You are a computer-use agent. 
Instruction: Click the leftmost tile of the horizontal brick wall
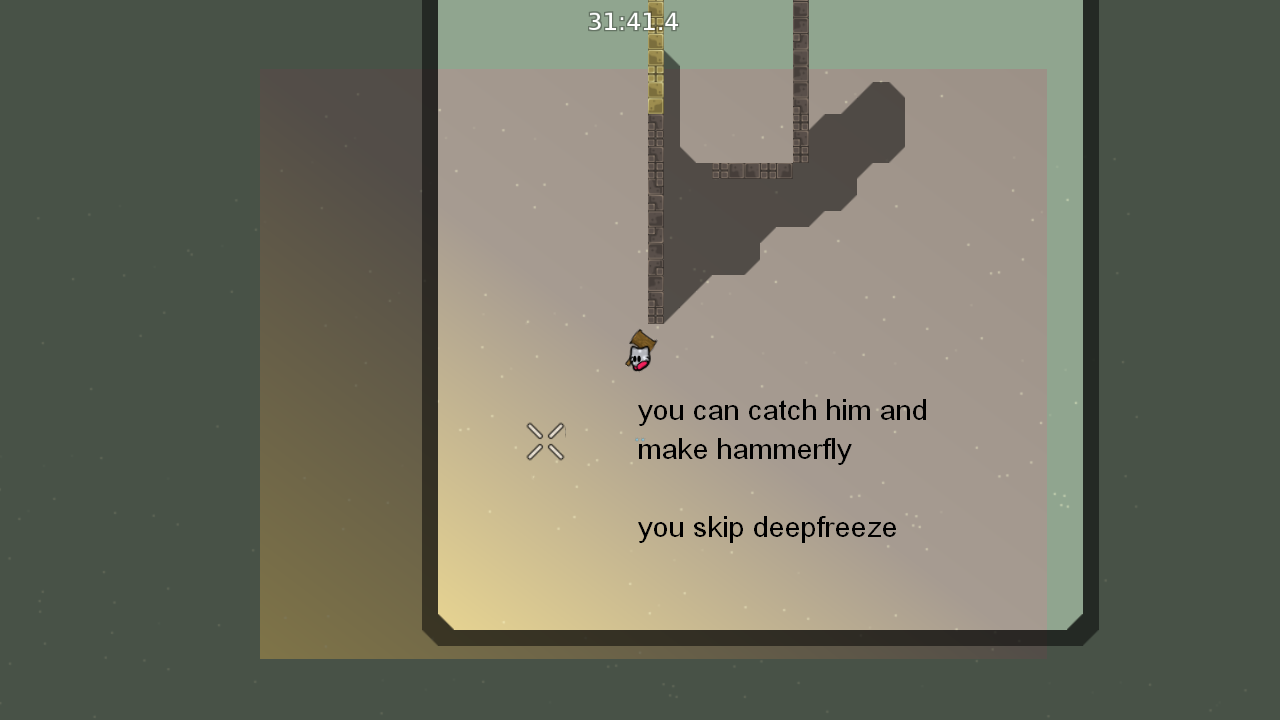[718, 170]
